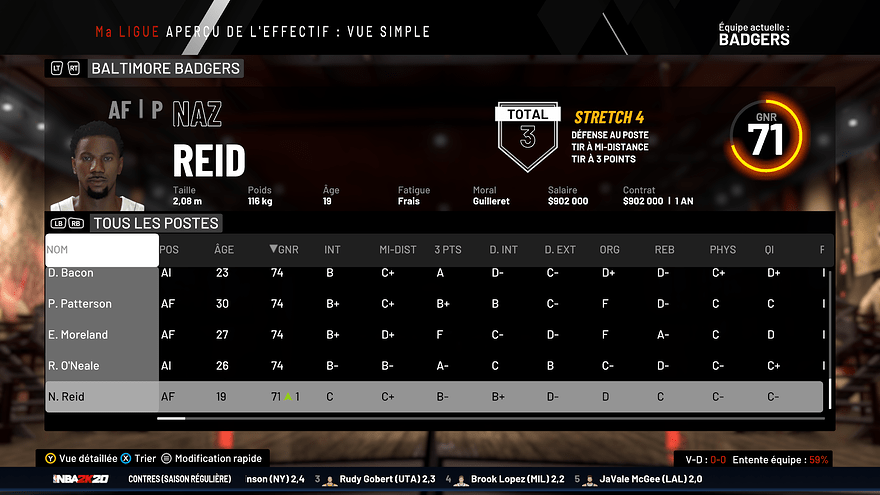This screenshot has width=880, height=495.
Task: Sort by the INT rating column
Action: 332,250
